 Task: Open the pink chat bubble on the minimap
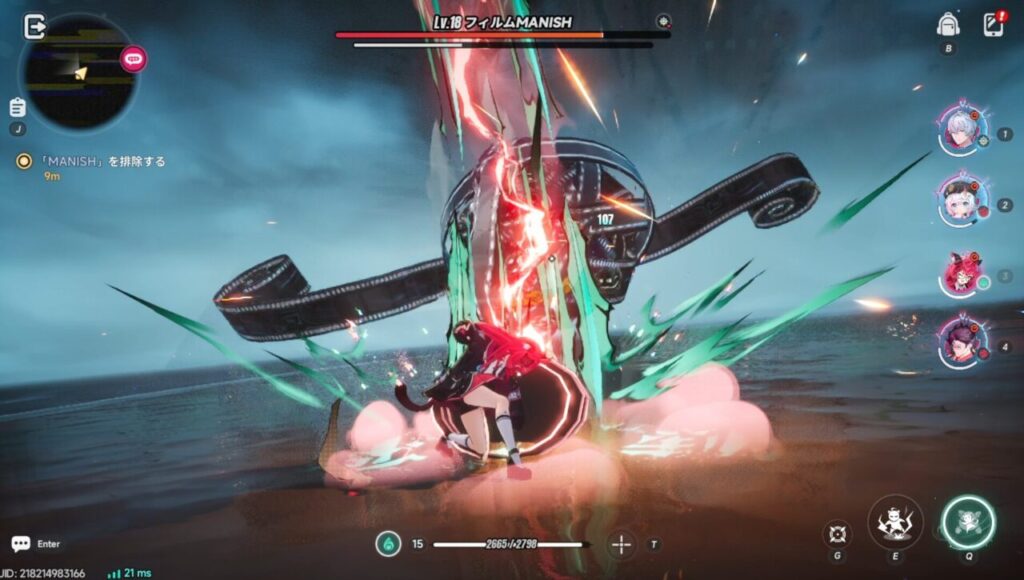pos(133,59)
